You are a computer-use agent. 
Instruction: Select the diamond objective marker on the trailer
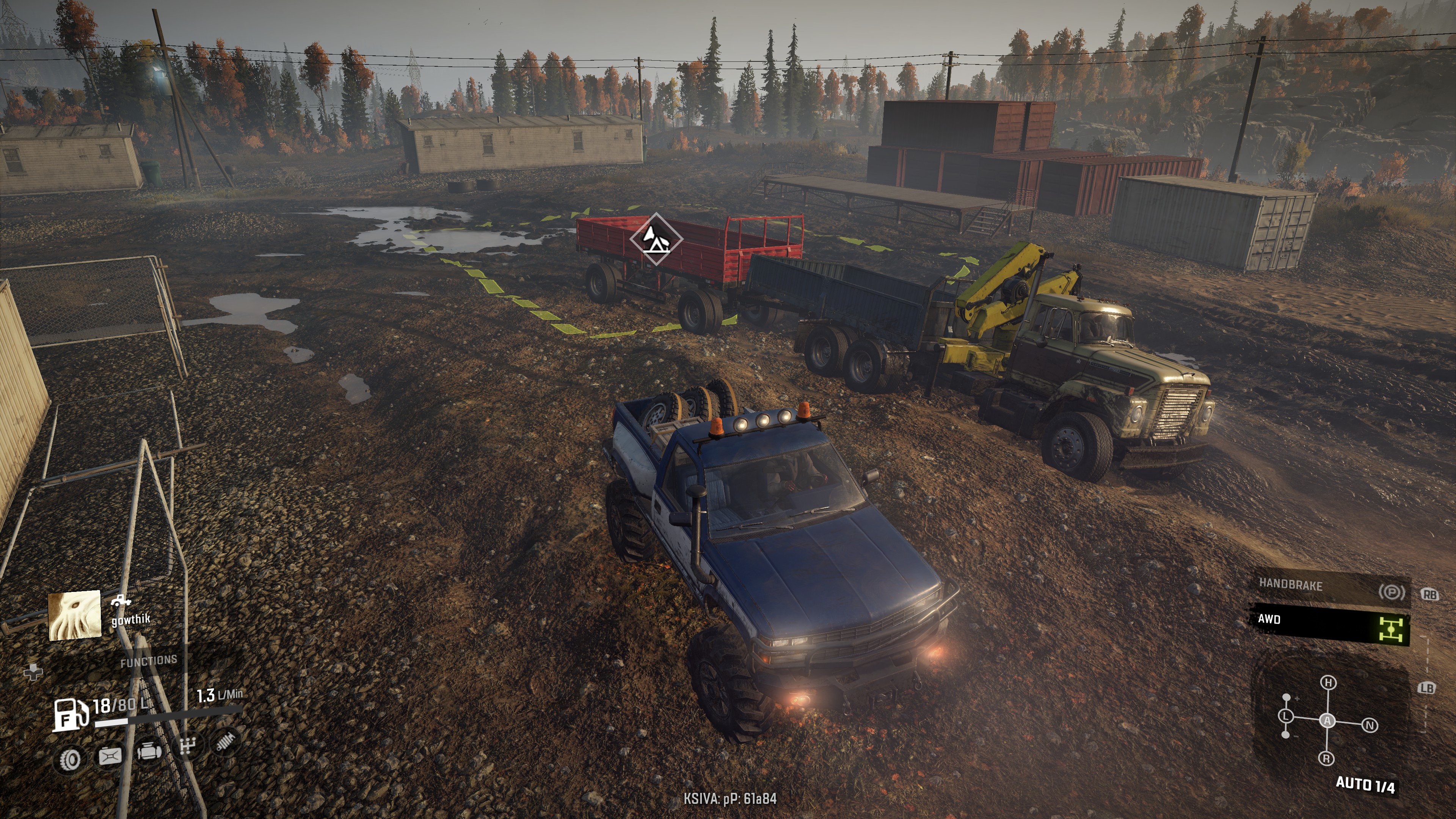point(656,239)
